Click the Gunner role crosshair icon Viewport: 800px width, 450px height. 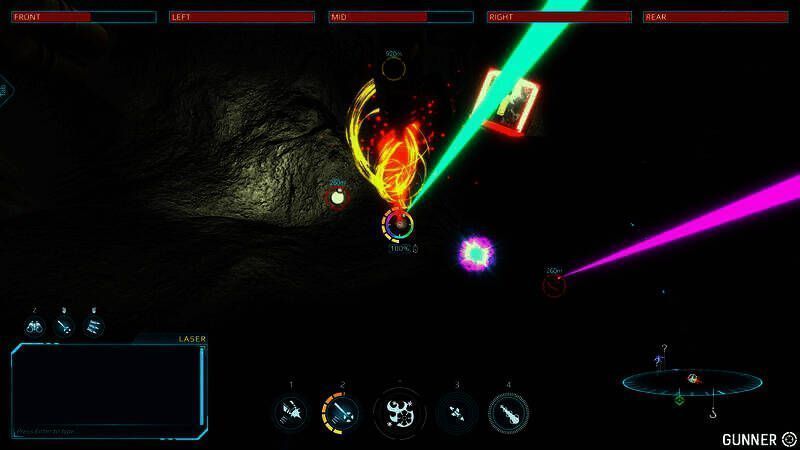coord(789,438)
